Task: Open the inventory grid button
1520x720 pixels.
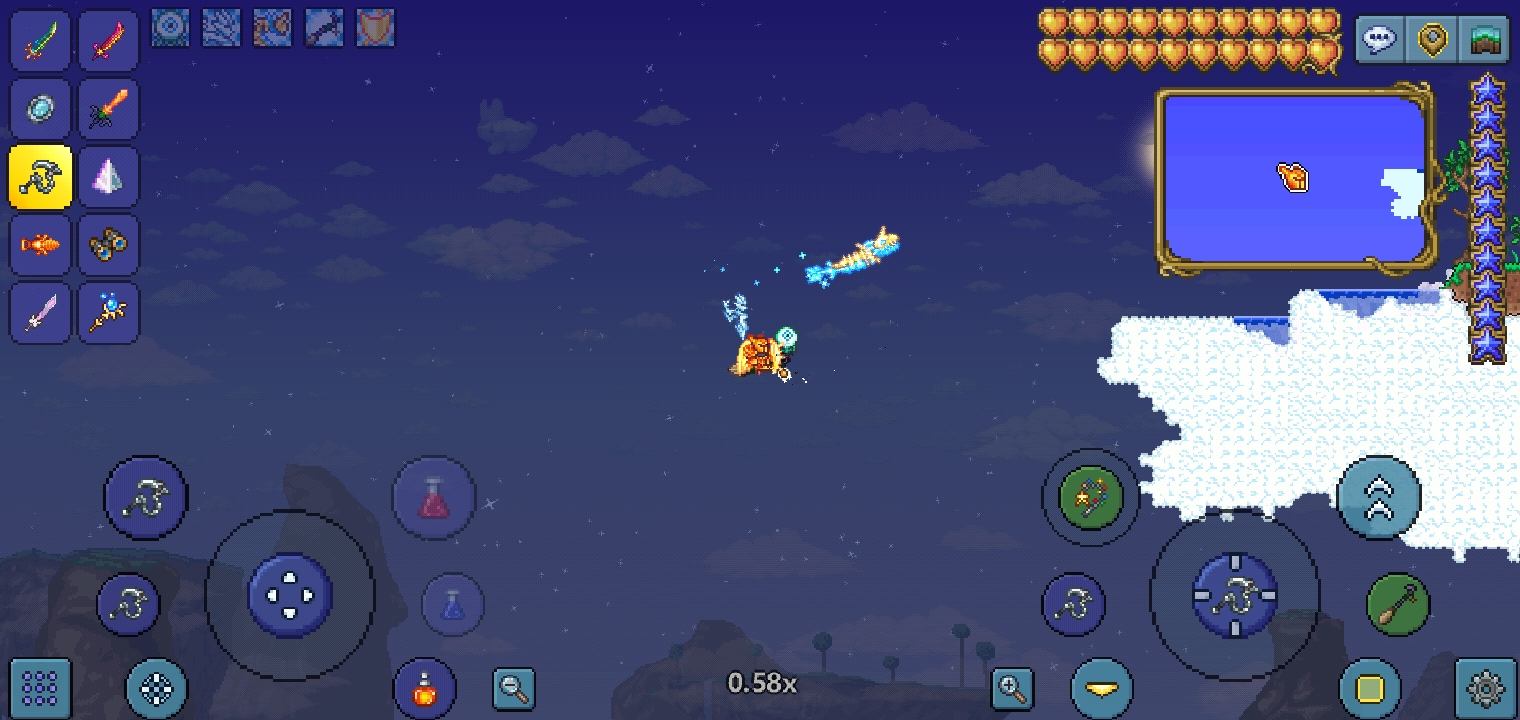Action: (40, 688)
